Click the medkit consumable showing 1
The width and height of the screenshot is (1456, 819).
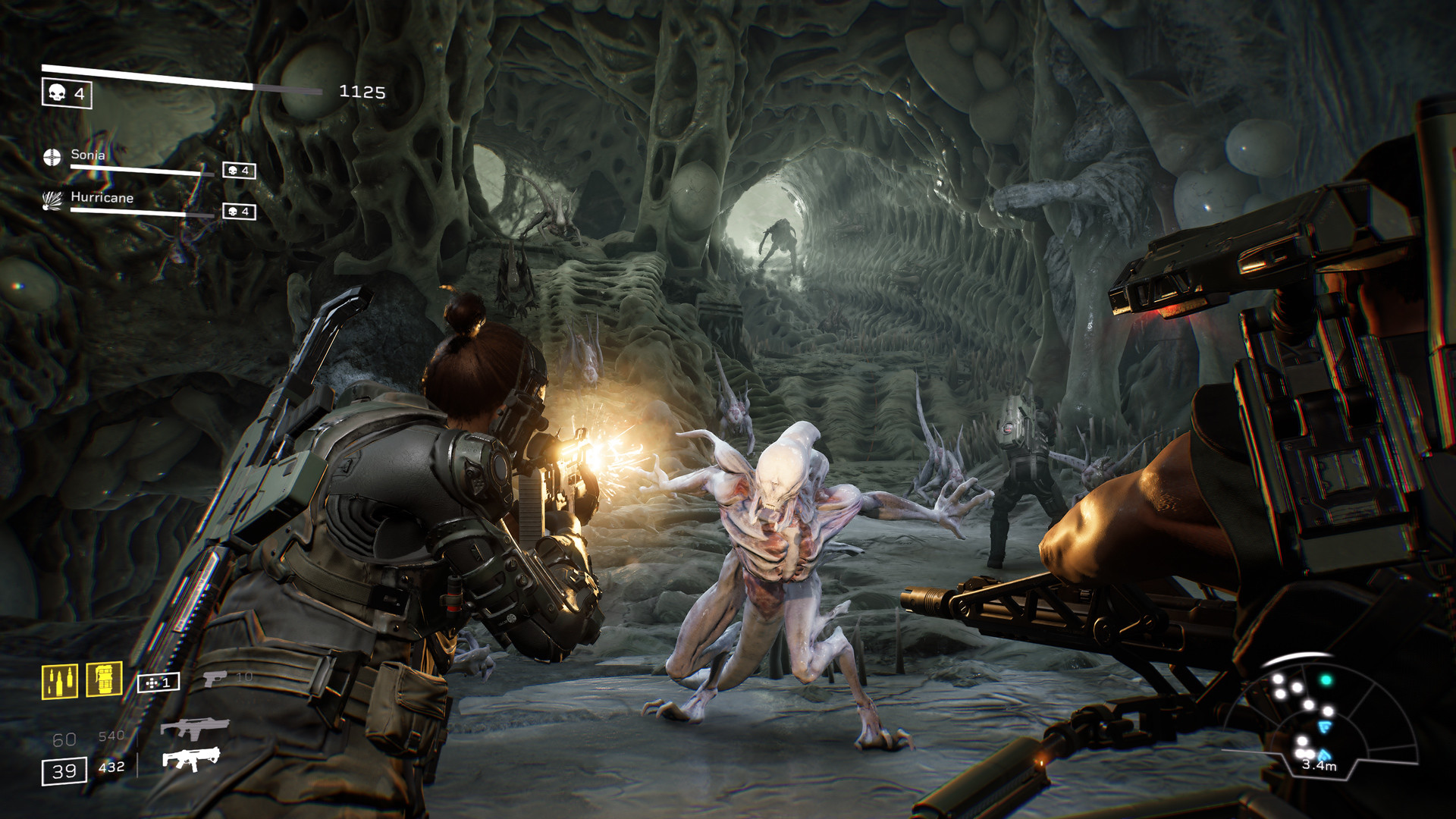(x=158, y=682)
